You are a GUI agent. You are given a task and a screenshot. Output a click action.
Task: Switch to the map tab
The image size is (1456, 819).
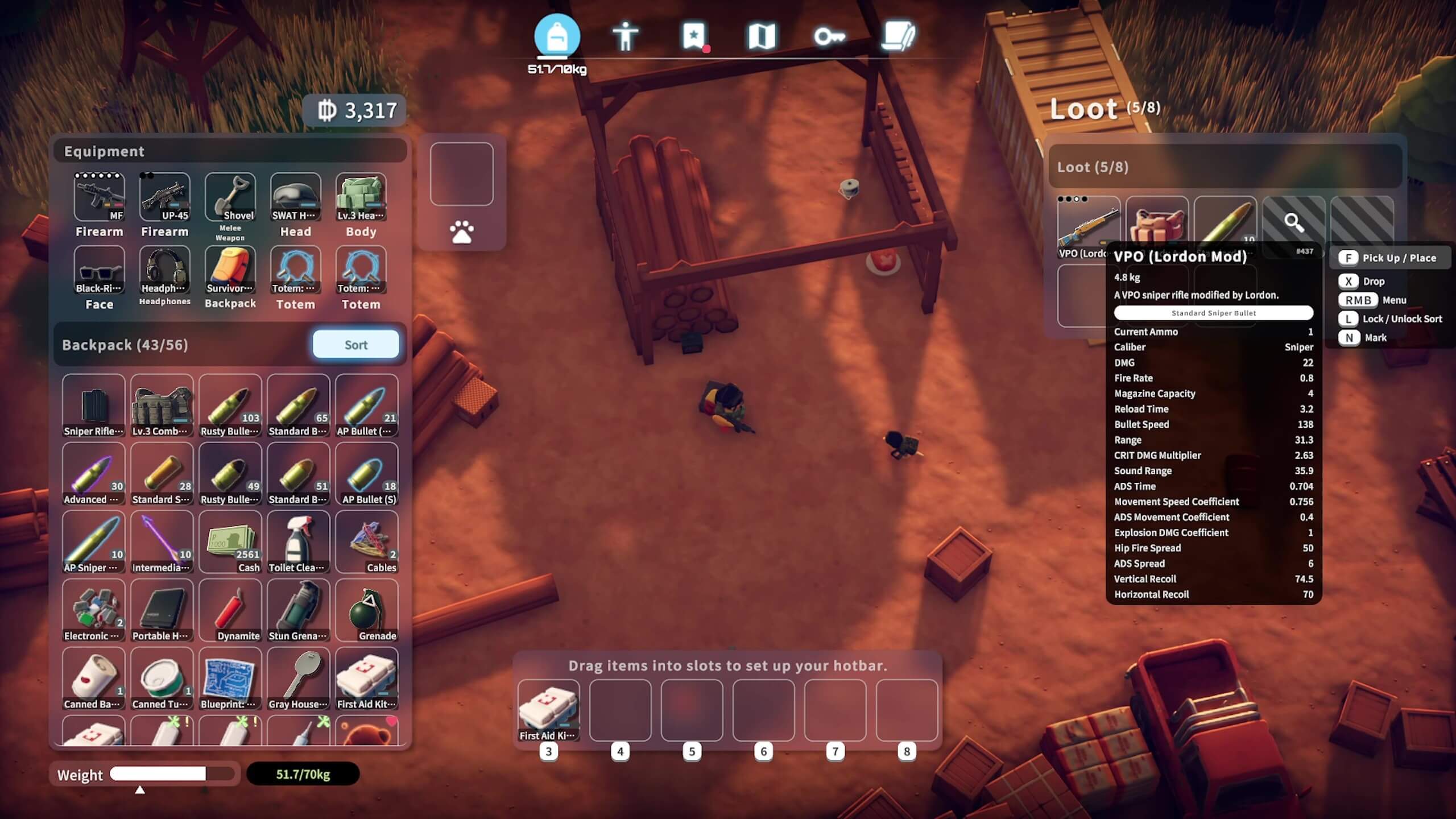click(x=762, y=37)
